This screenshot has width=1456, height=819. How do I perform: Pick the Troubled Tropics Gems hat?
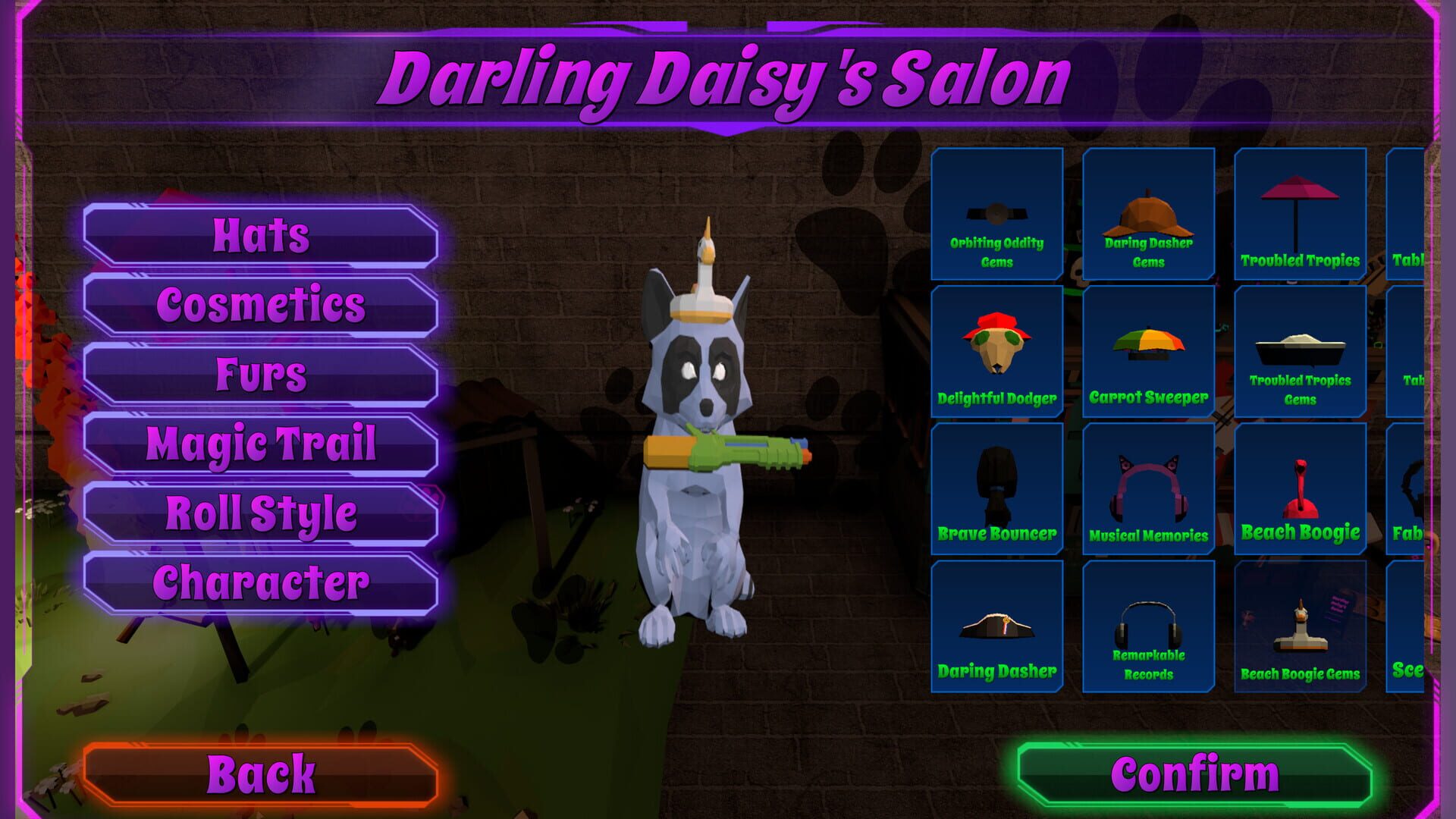tap(1299, 351)
